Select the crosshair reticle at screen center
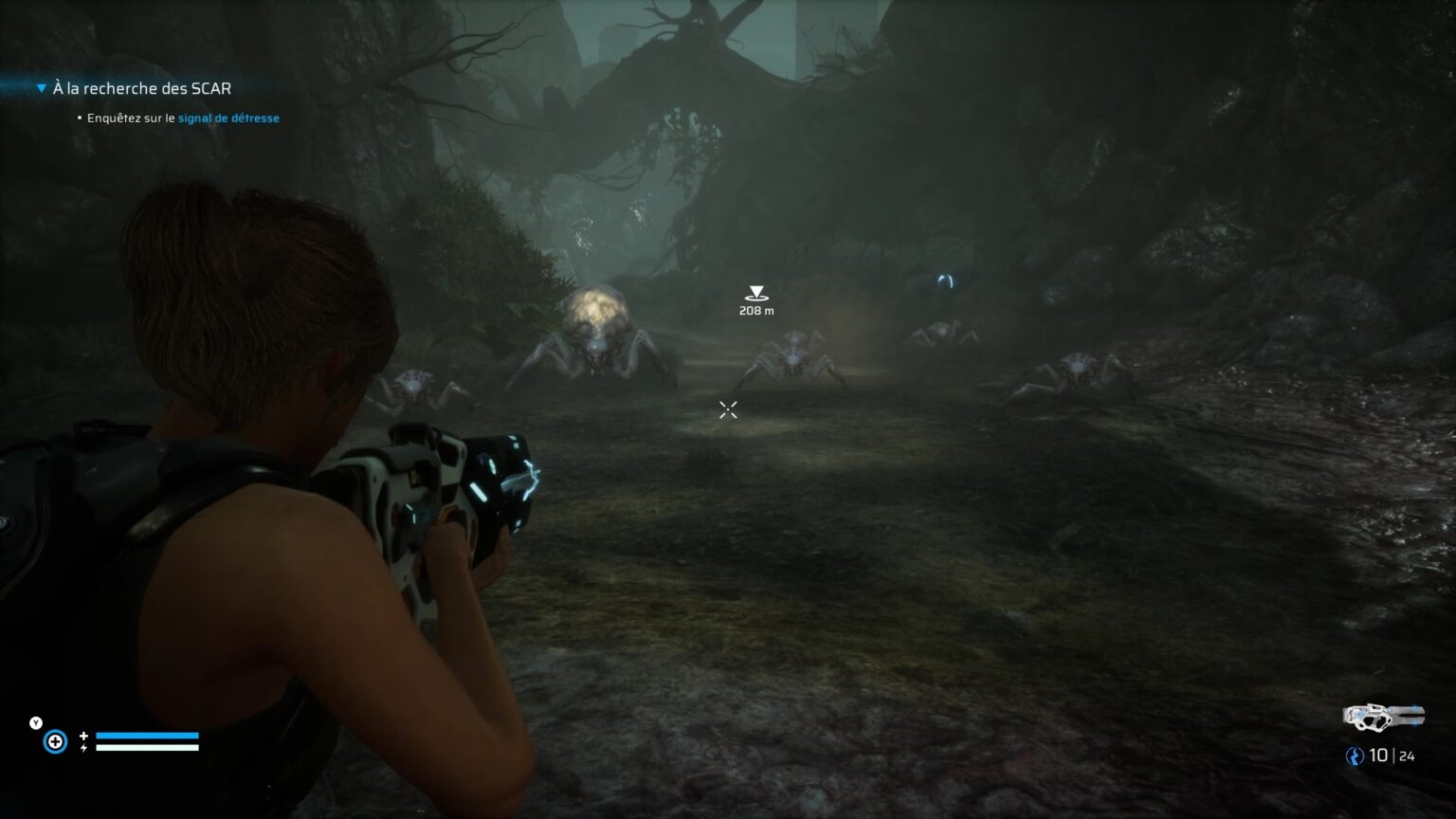The width and height of the screenshot is (1456, 819). 728,409
